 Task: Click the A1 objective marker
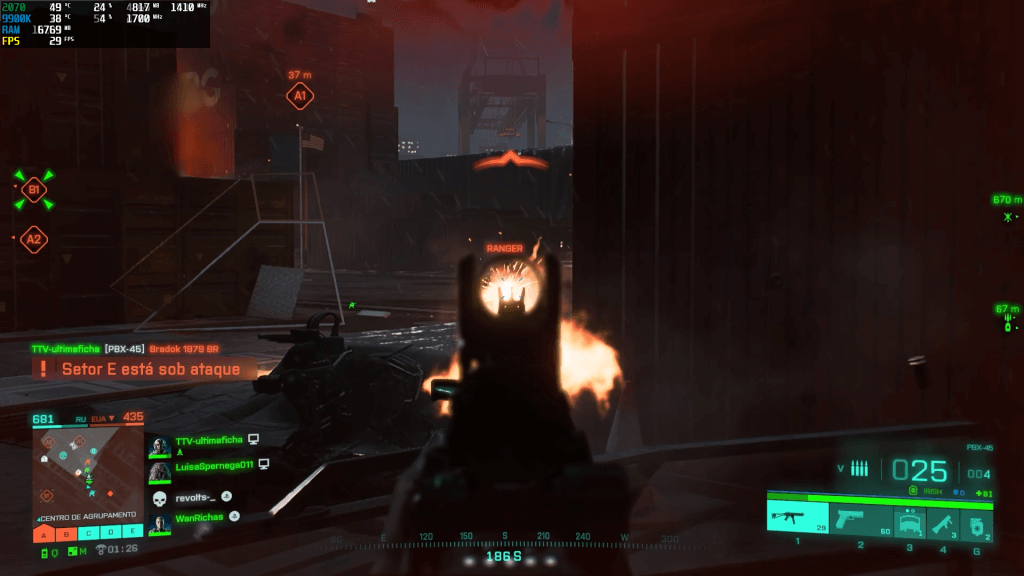298,96
